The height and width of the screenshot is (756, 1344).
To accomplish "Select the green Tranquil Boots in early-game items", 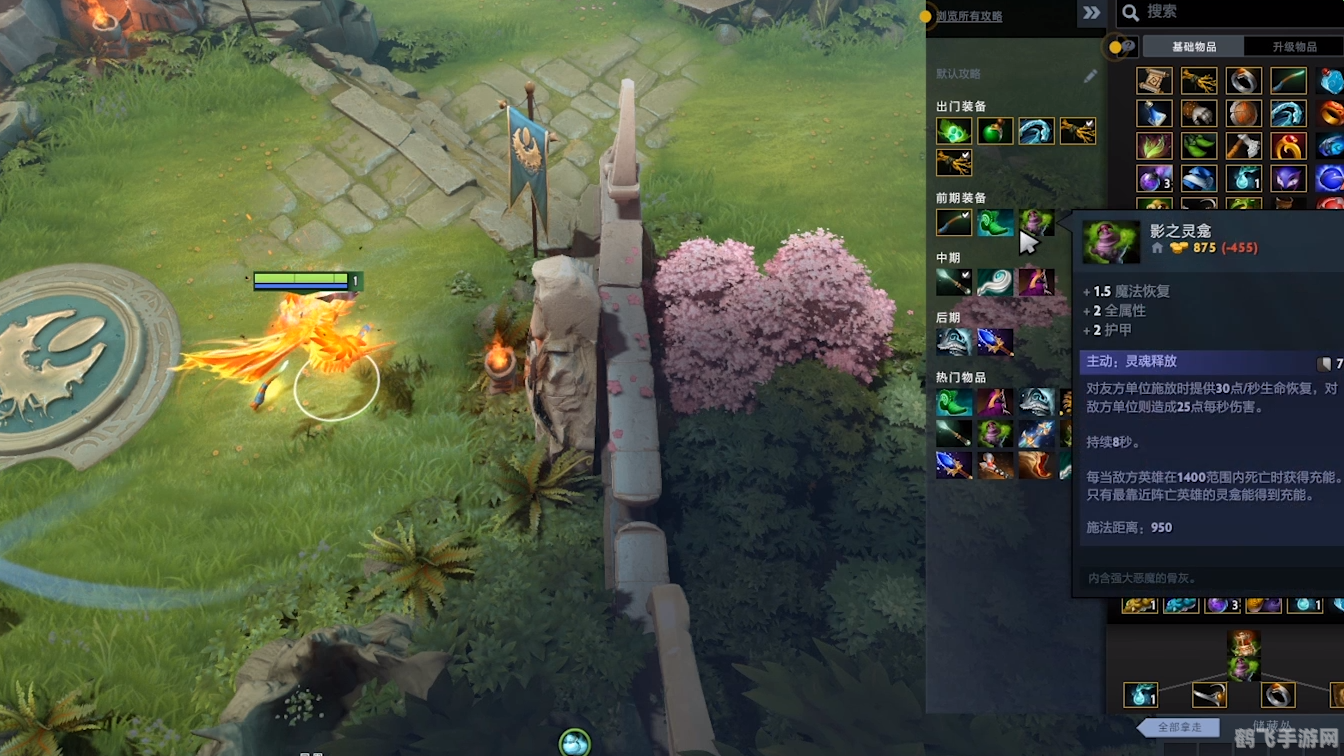I will pyautogui.click(x=994, y=222).
